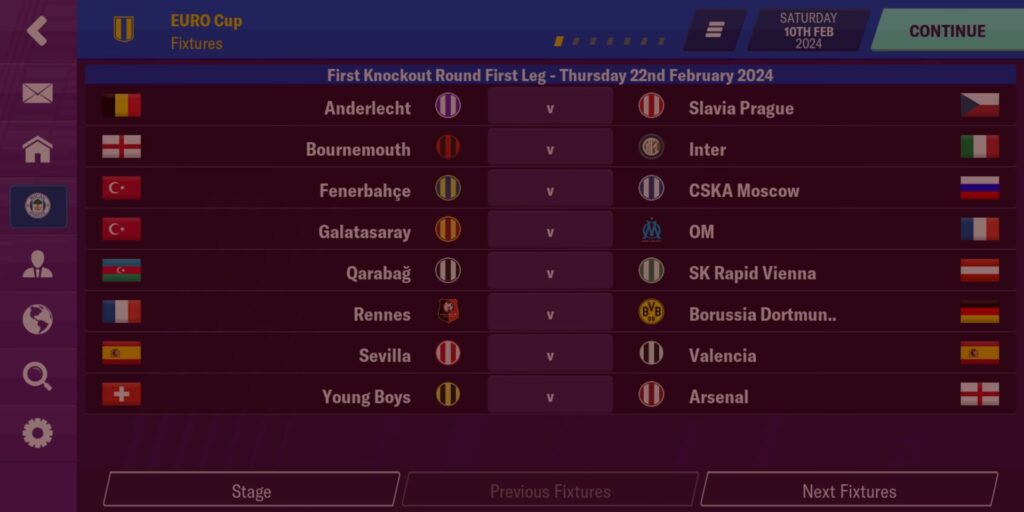Go back with the arrow button

coord(37,31)
